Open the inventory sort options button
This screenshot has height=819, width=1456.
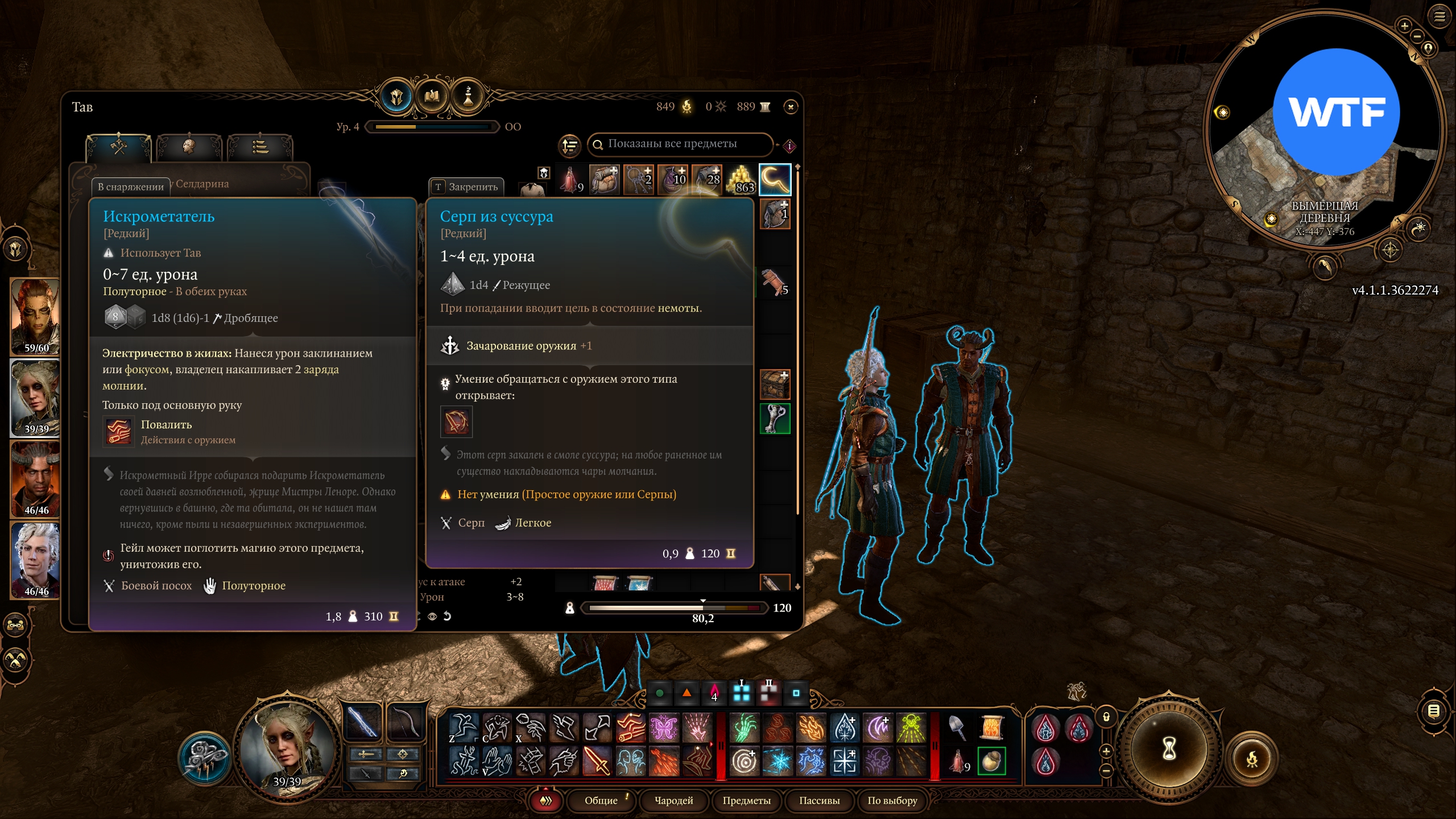coord(569,146)
